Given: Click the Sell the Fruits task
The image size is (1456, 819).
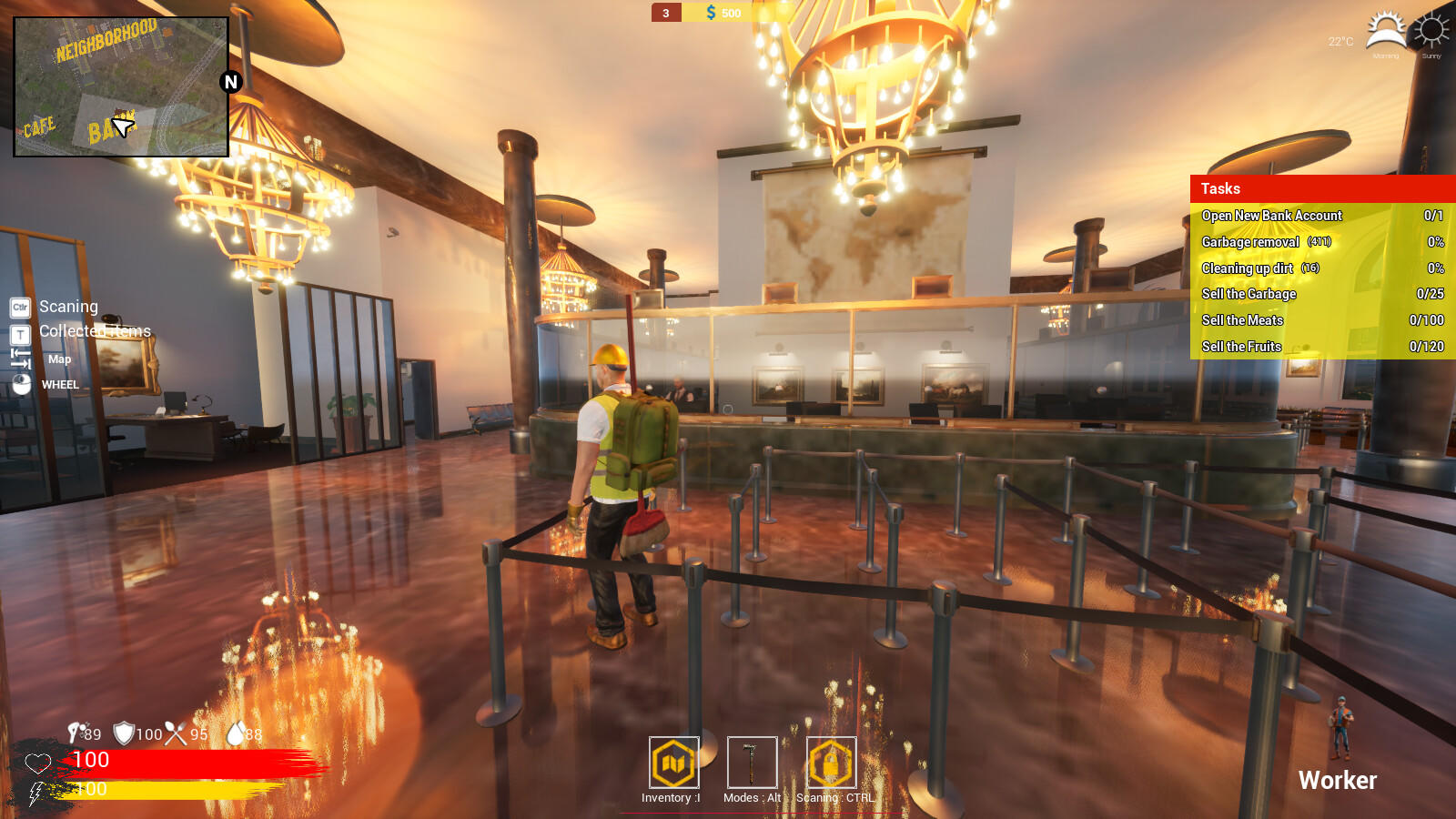Looking at the screenshot, I should [x=1242, y=347].
